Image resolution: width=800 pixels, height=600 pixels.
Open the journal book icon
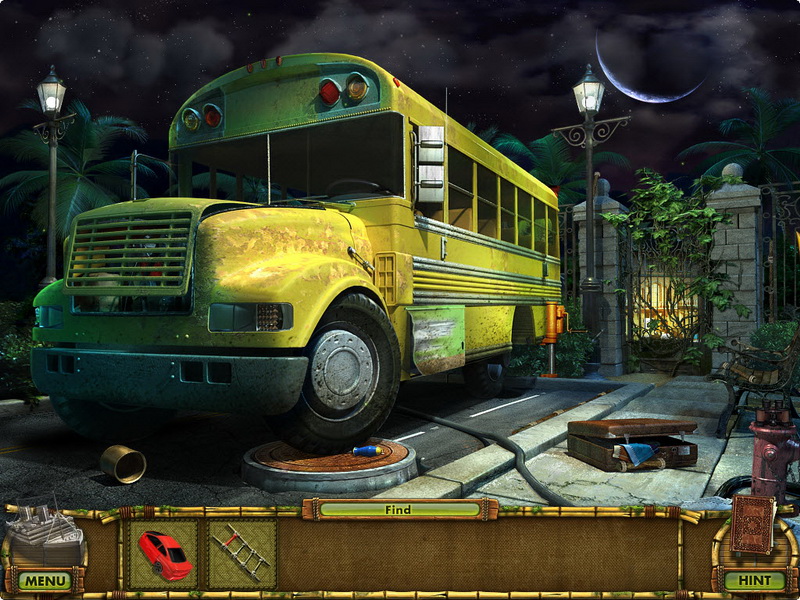752,524
